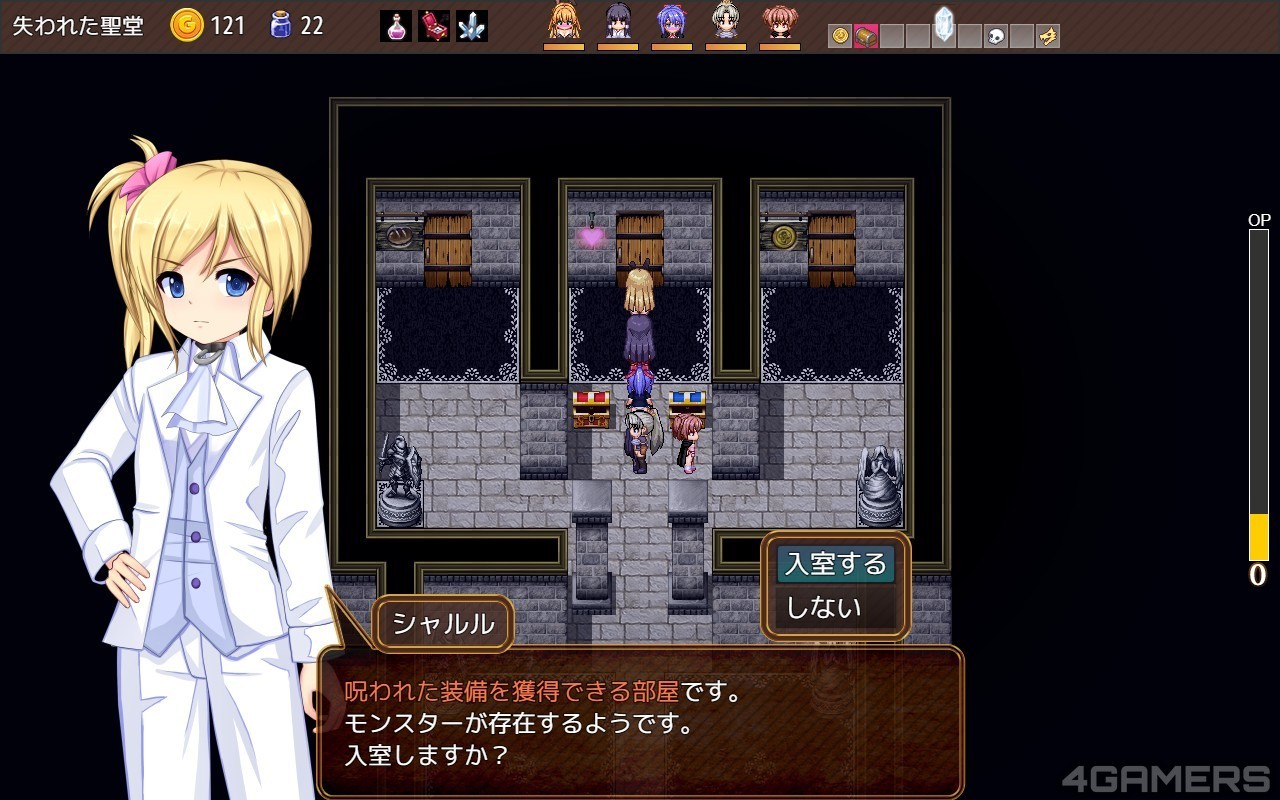The height and width of the screenshot is (800, 1280).
Task: Click the pink potion item icon
Action: coord(396,26)
